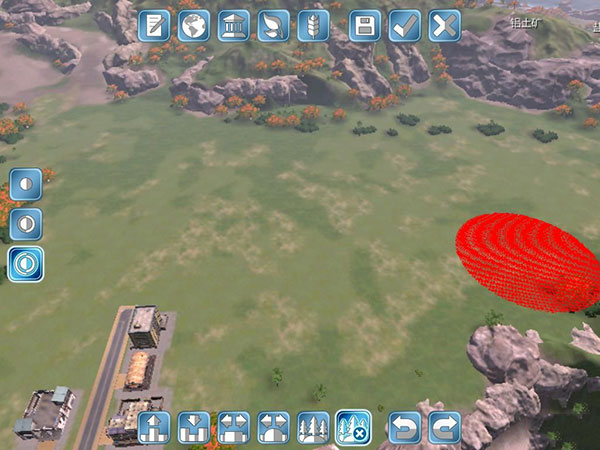
Task: Toggle the remove trees tool
Action: point(353,427)
